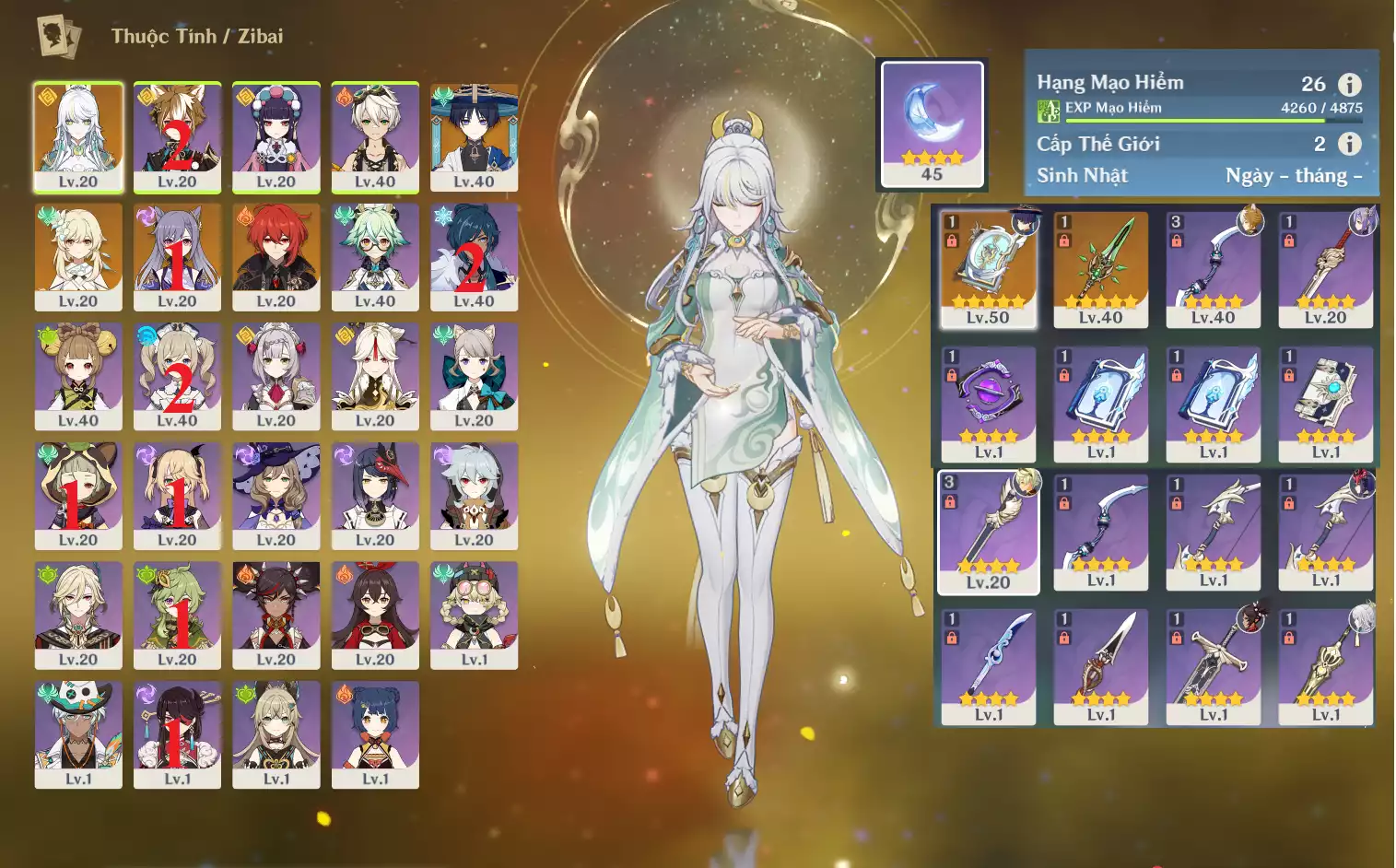Select the green five-star sword Lv.40

point(1100,269)
